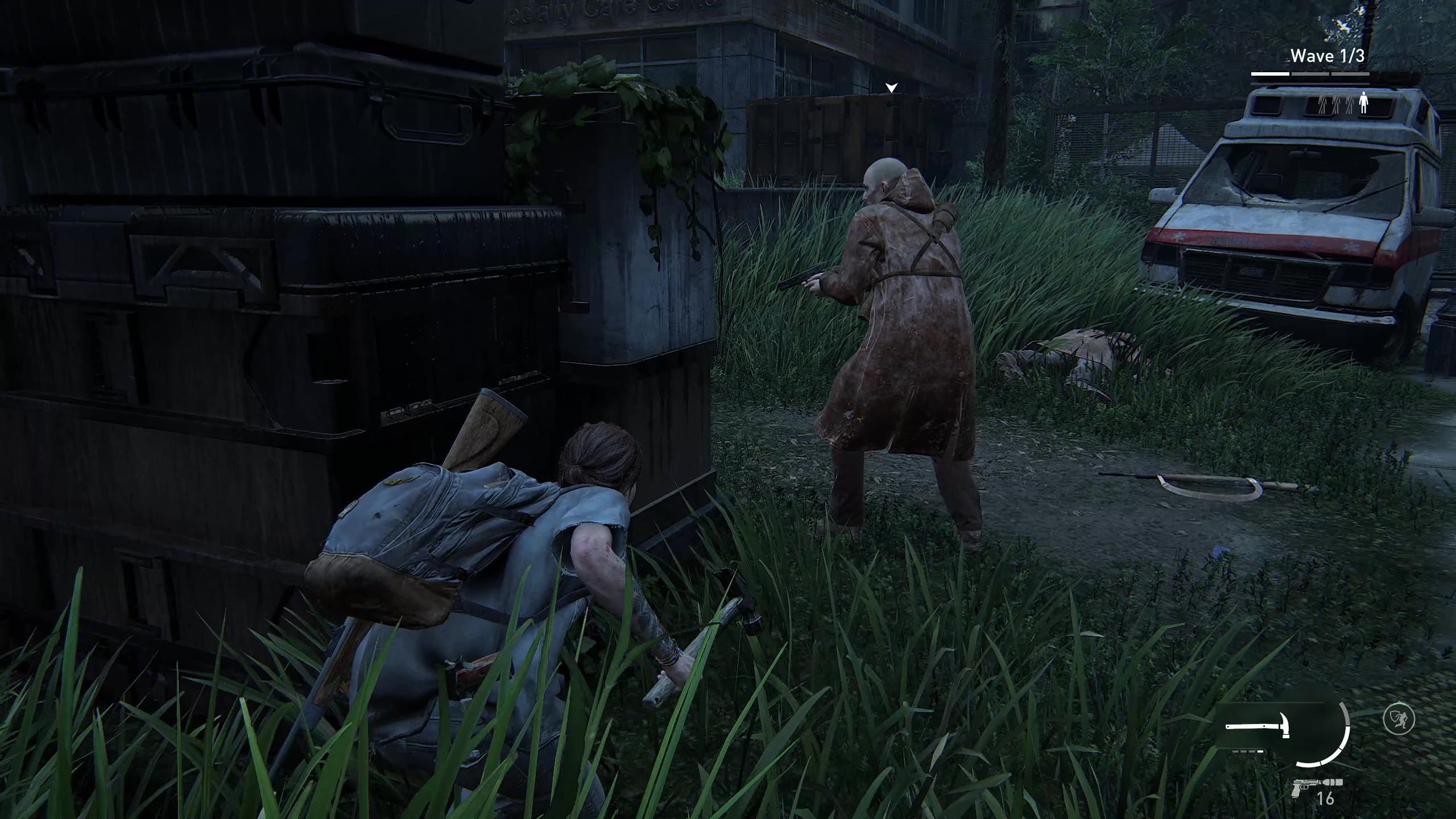Image resolution: width=1456 pixels, height=819 pixels.
Task: Click the remaining enemy figure icon
Action: (1363, 104)
